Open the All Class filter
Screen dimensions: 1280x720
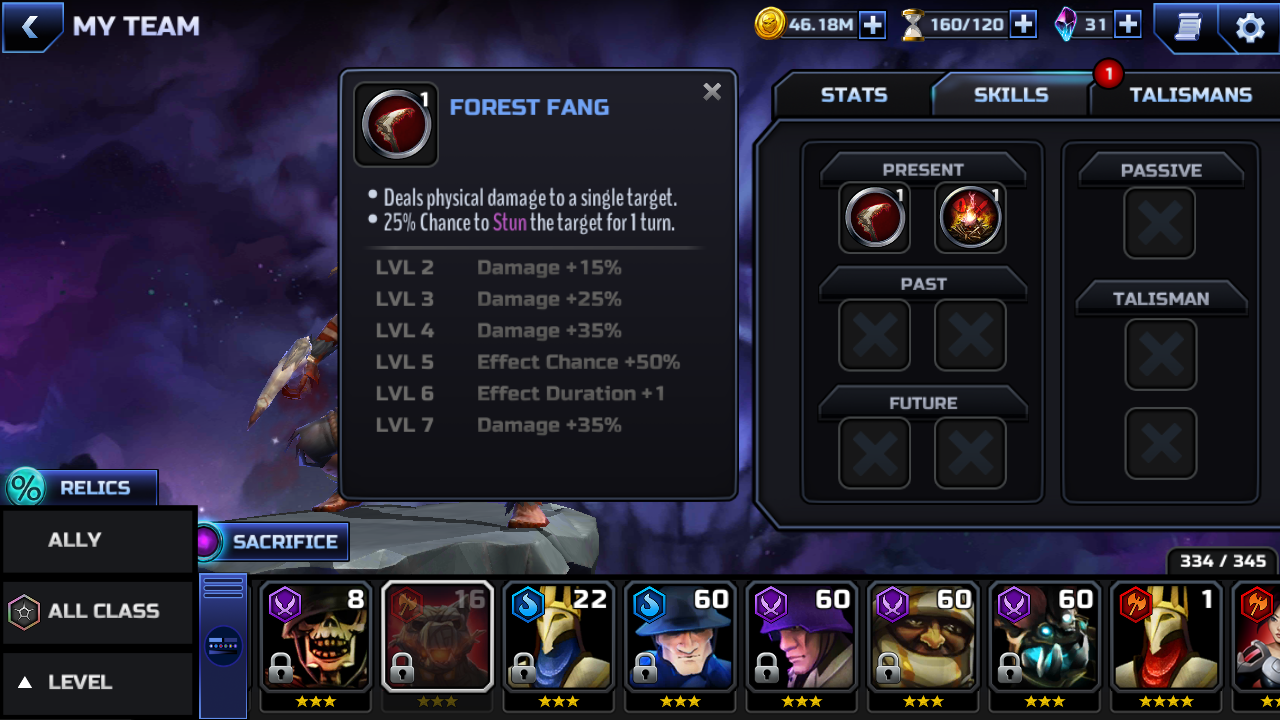(x=97, y=611)
